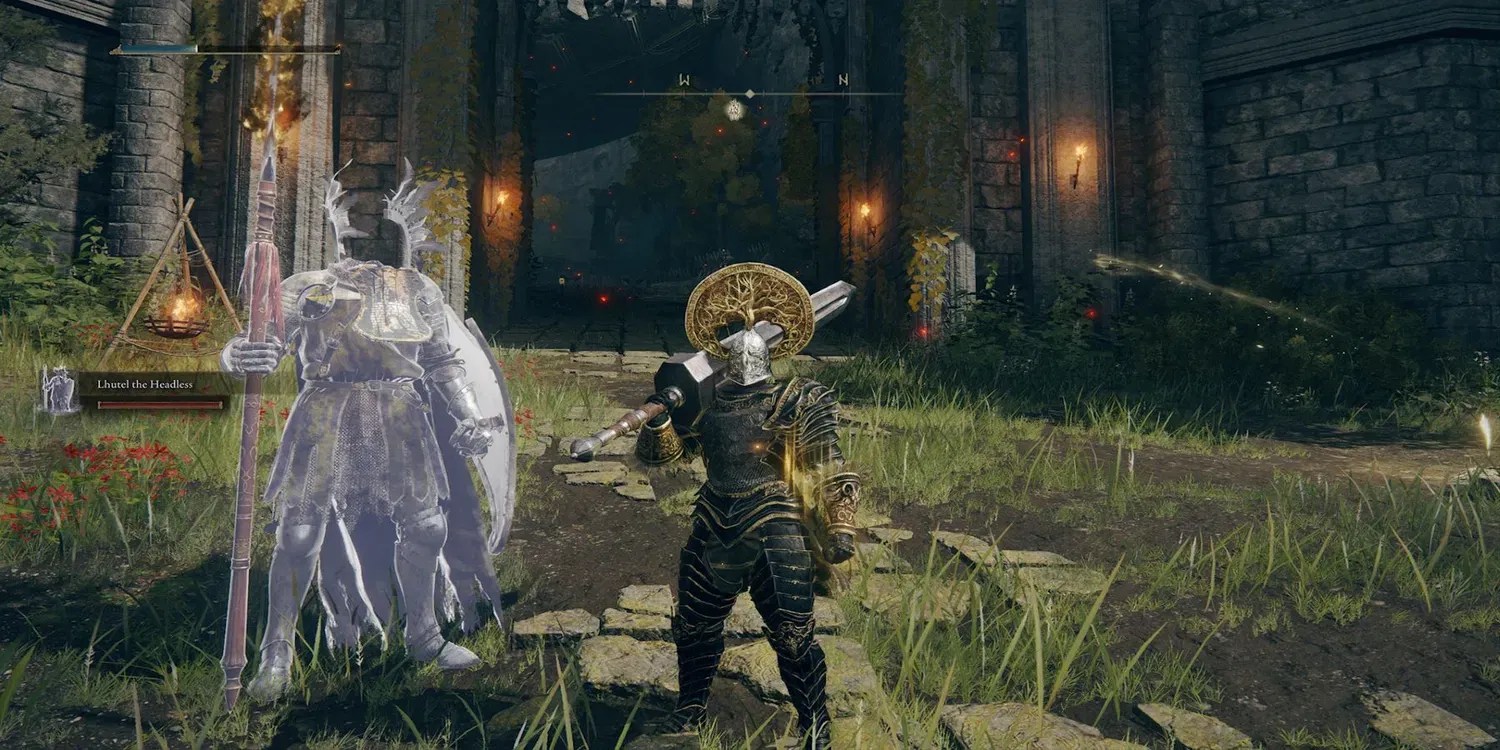The image size is (1500, 750).
Task: Click the W west indicator on the compass
Action: 684,78
